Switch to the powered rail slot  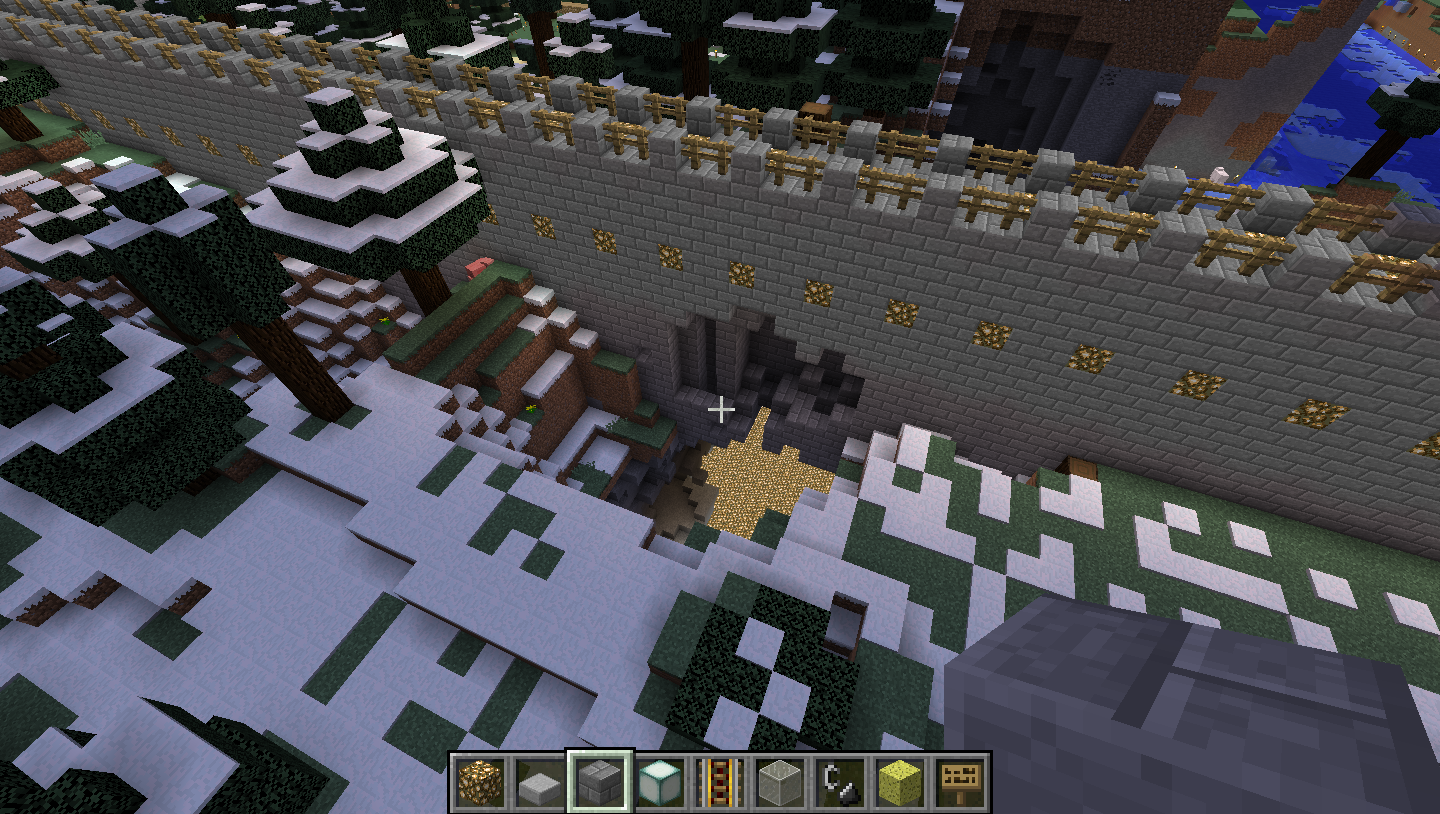(x=719, y=781)
